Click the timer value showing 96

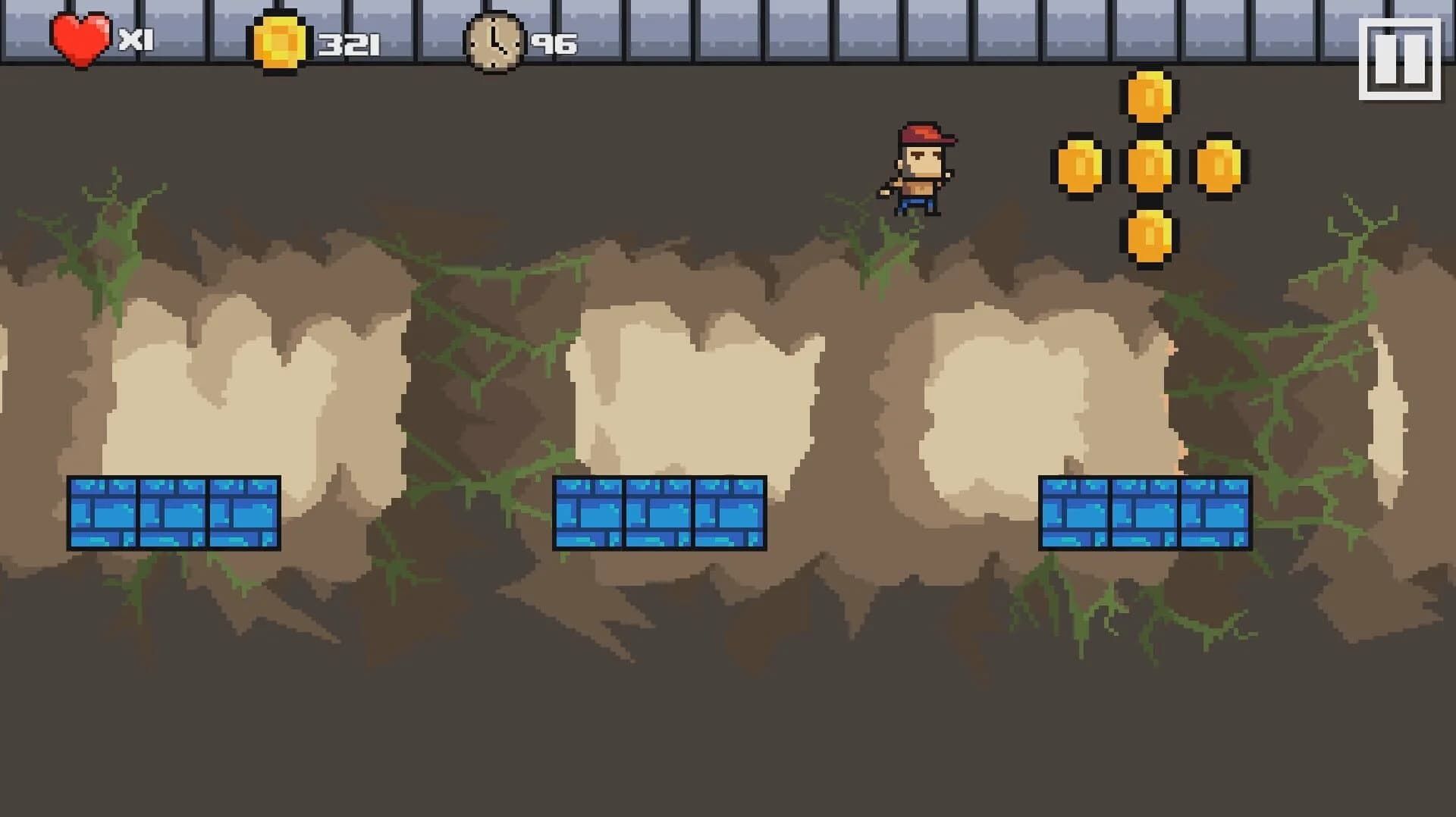(555, 44)
